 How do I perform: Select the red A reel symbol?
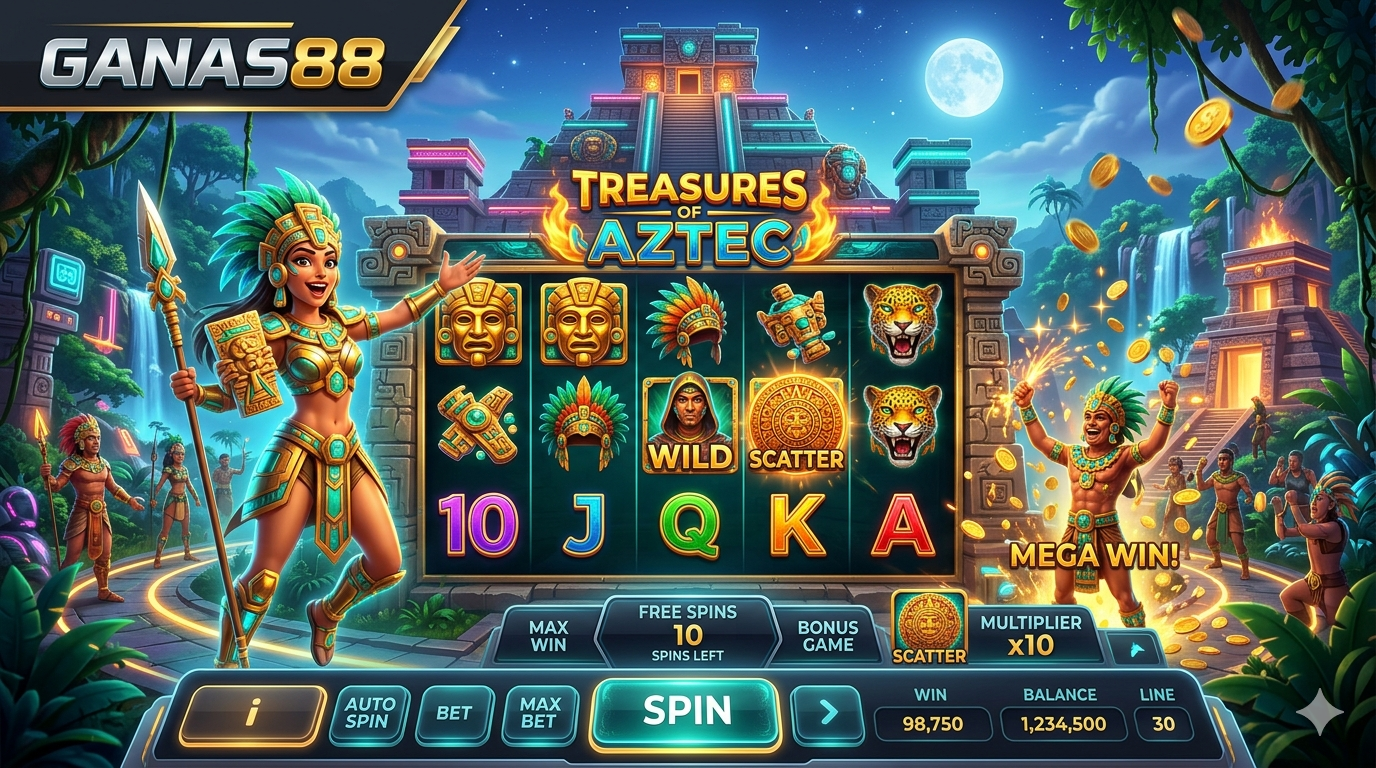(903, 526)
